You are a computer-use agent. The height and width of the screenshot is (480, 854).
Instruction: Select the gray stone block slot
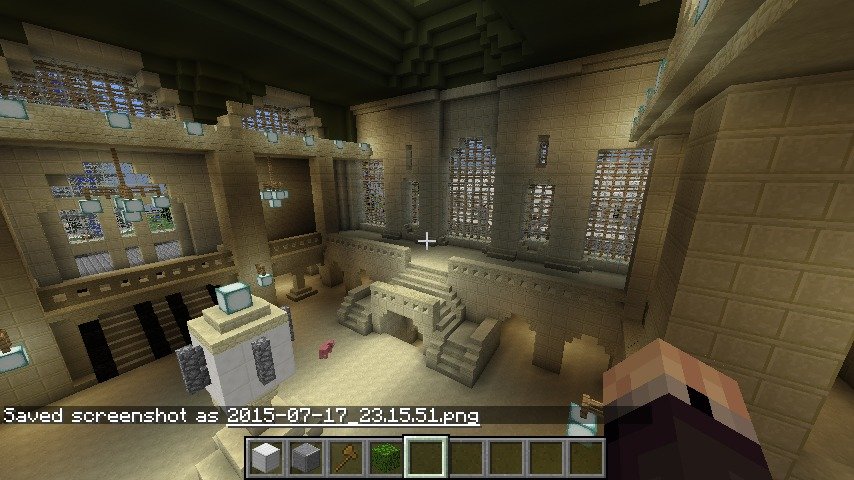305,458
